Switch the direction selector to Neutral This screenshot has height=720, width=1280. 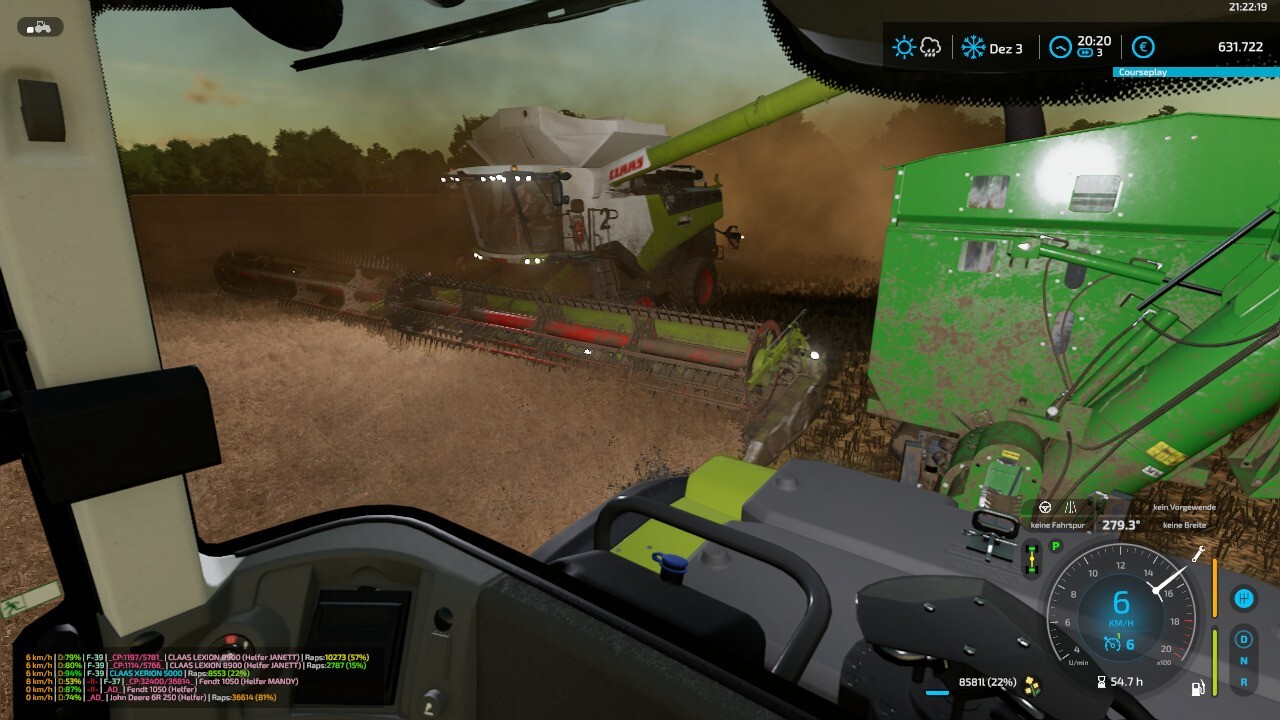pos(1244,661)
